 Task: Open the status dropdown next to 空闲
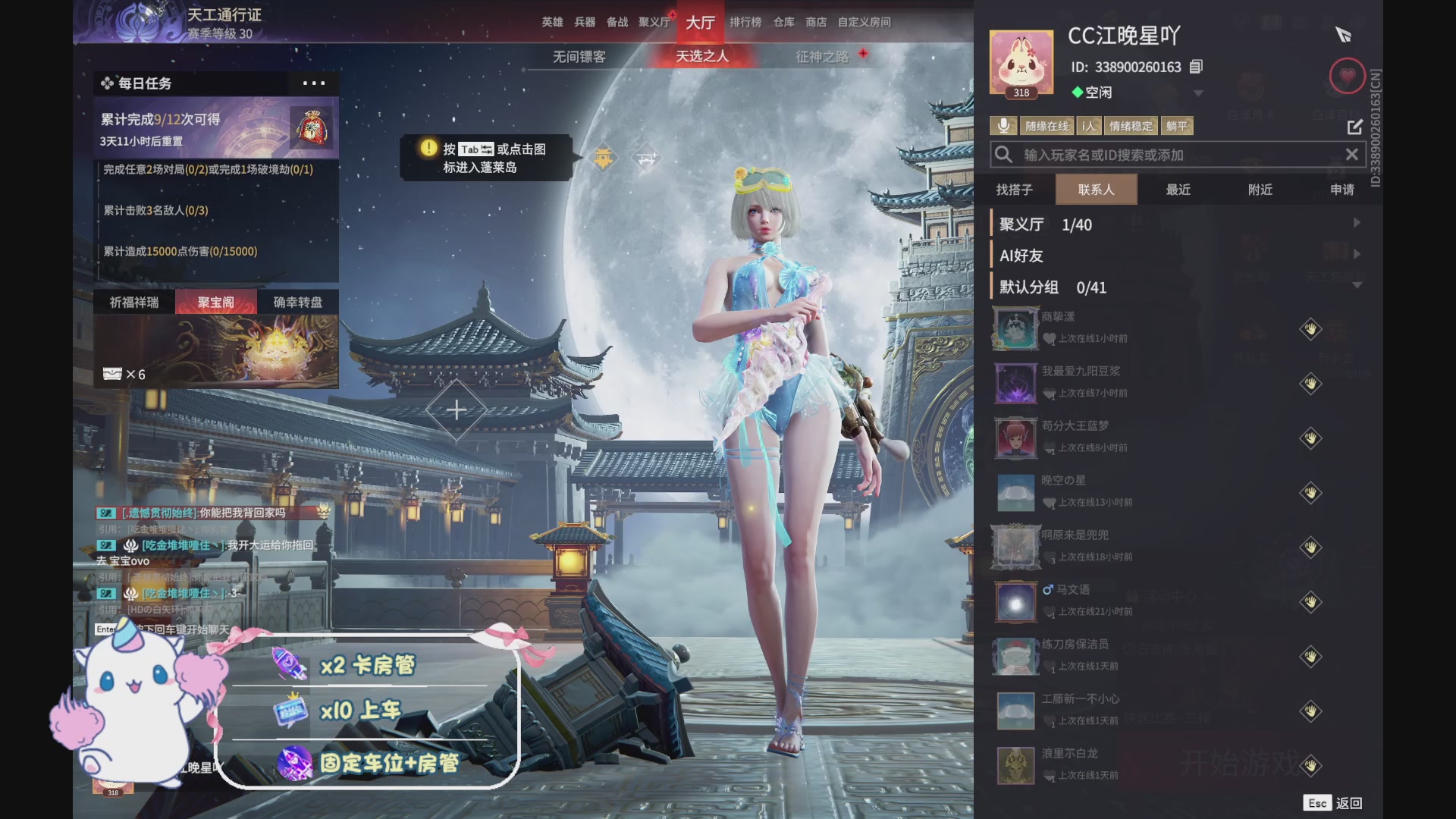1198,93
